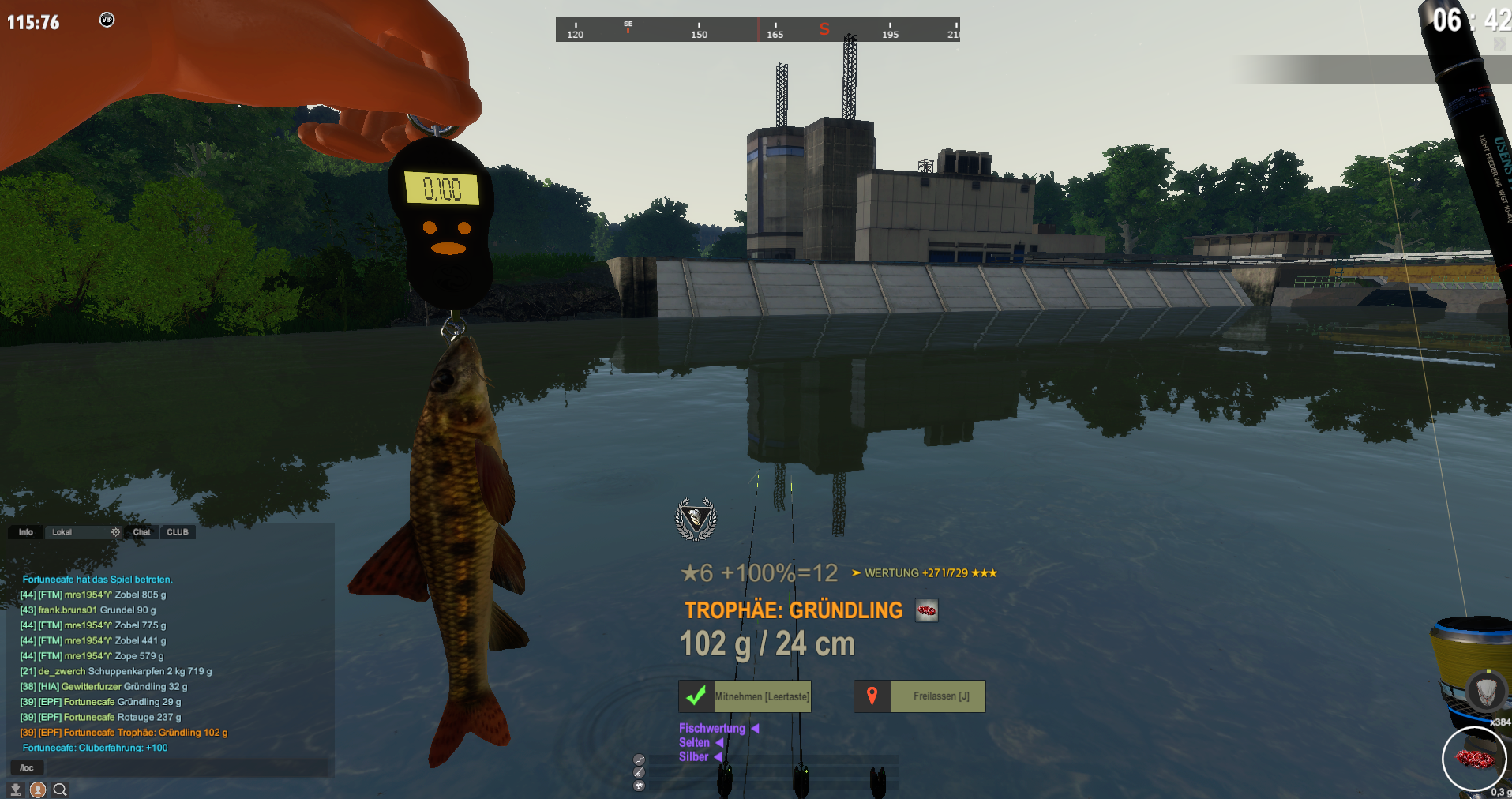
Task: Select the Lokal chat channel tab
Action: 62,532
